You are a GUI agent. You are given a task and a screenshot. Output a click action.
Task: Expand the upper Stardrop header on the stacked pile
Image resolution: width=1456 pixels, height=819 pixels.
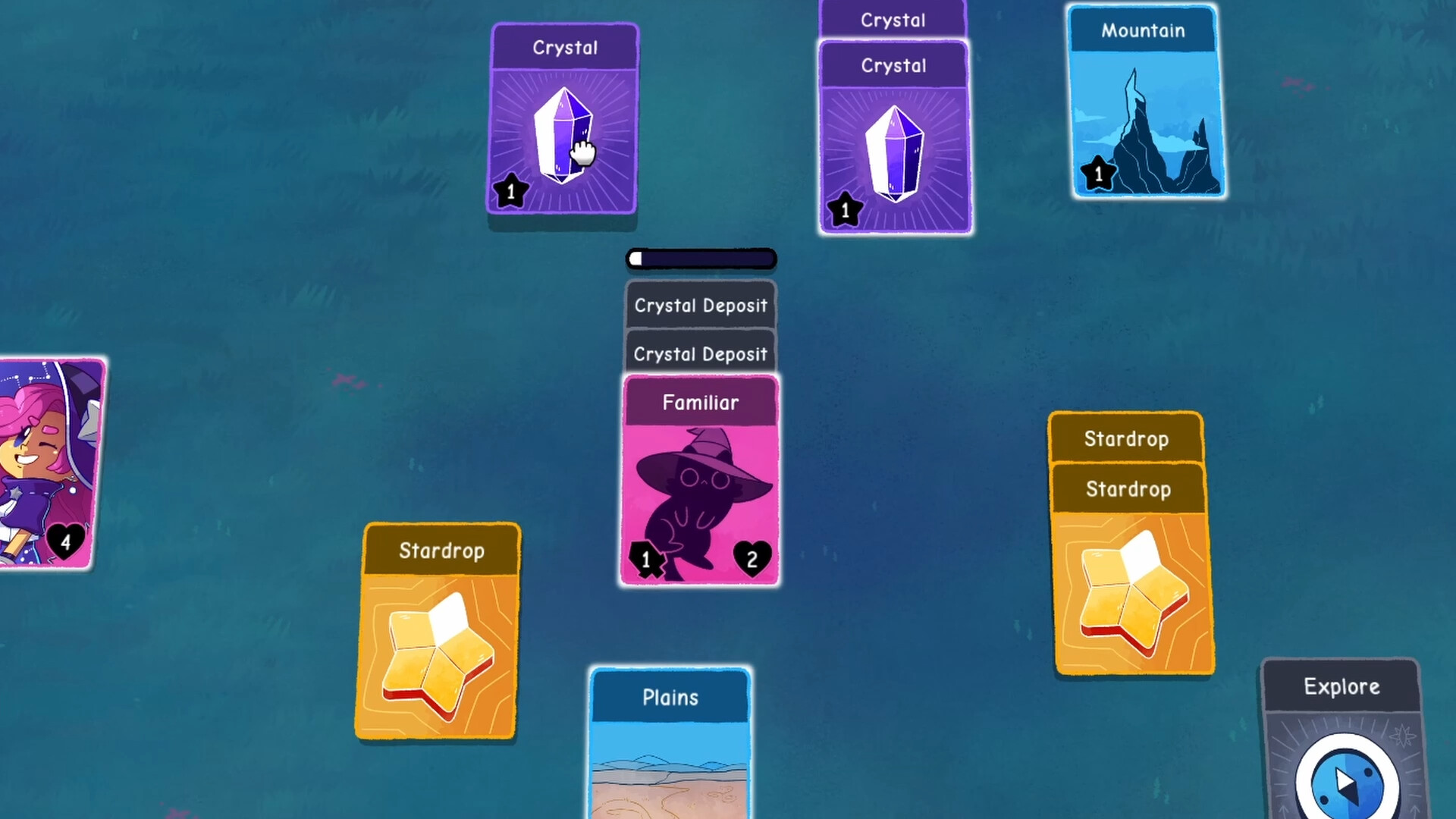[x=1125, y=438]
